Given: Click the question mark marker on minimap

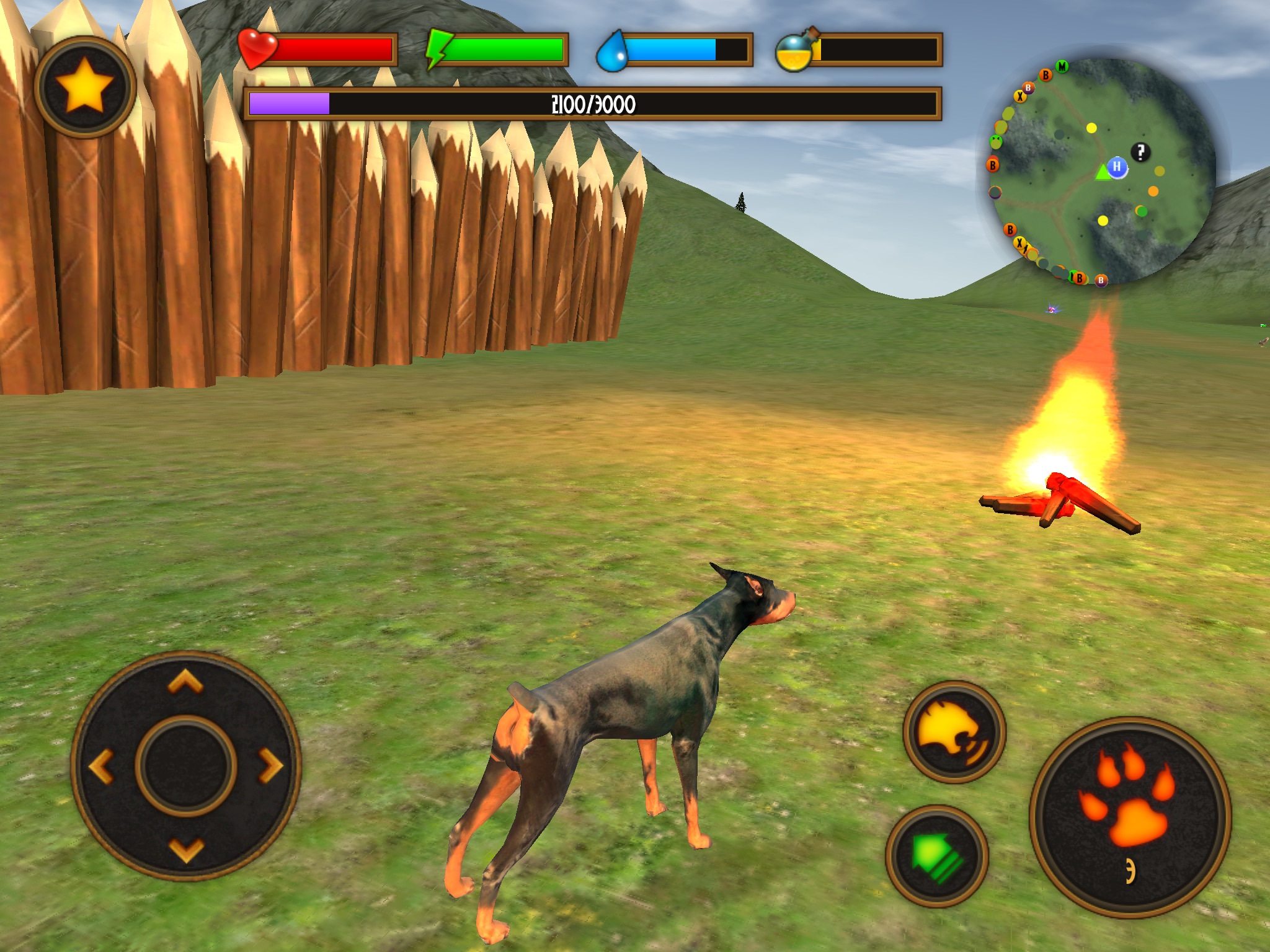Looking at the screenshot, I should 1140,152.
